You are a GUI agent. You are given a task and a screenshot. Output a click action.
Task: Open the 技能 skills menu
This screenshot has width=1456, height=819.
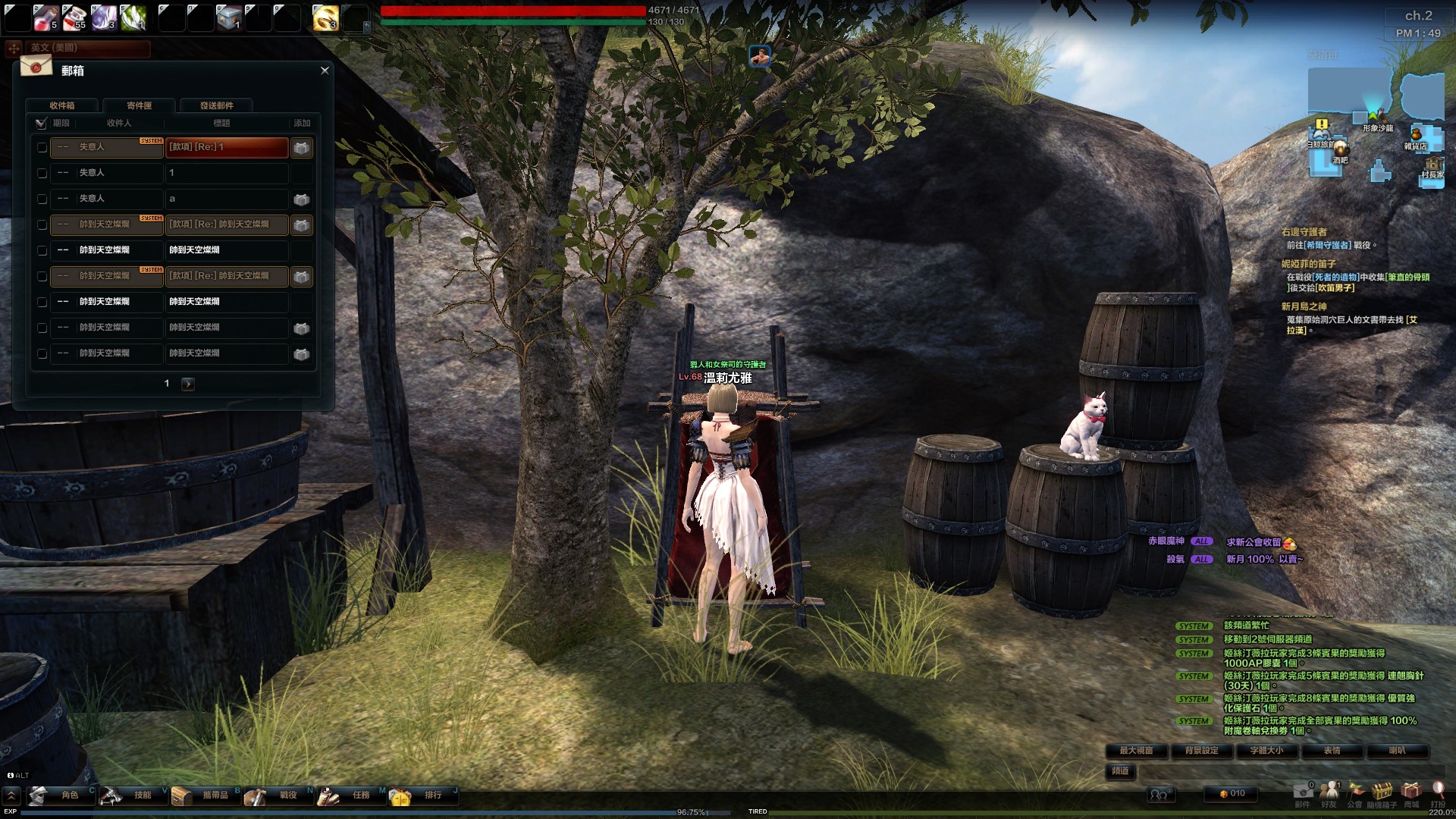[x=133, y=795]
